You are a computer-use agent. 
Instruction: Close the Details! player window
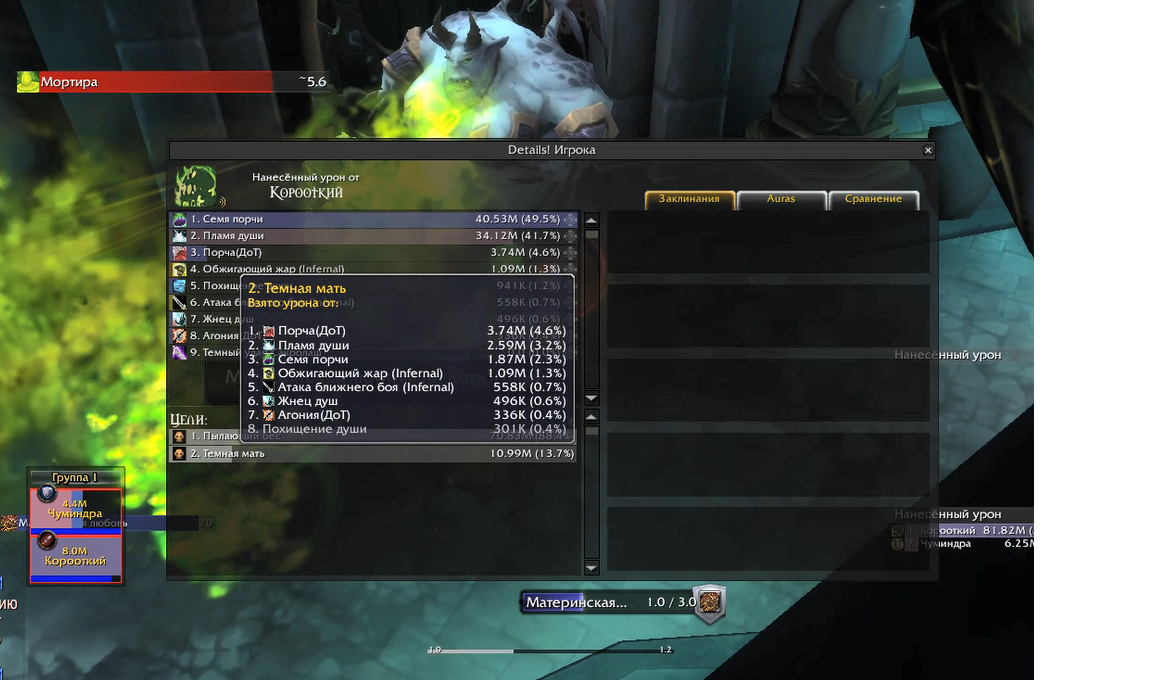point(928,150)
